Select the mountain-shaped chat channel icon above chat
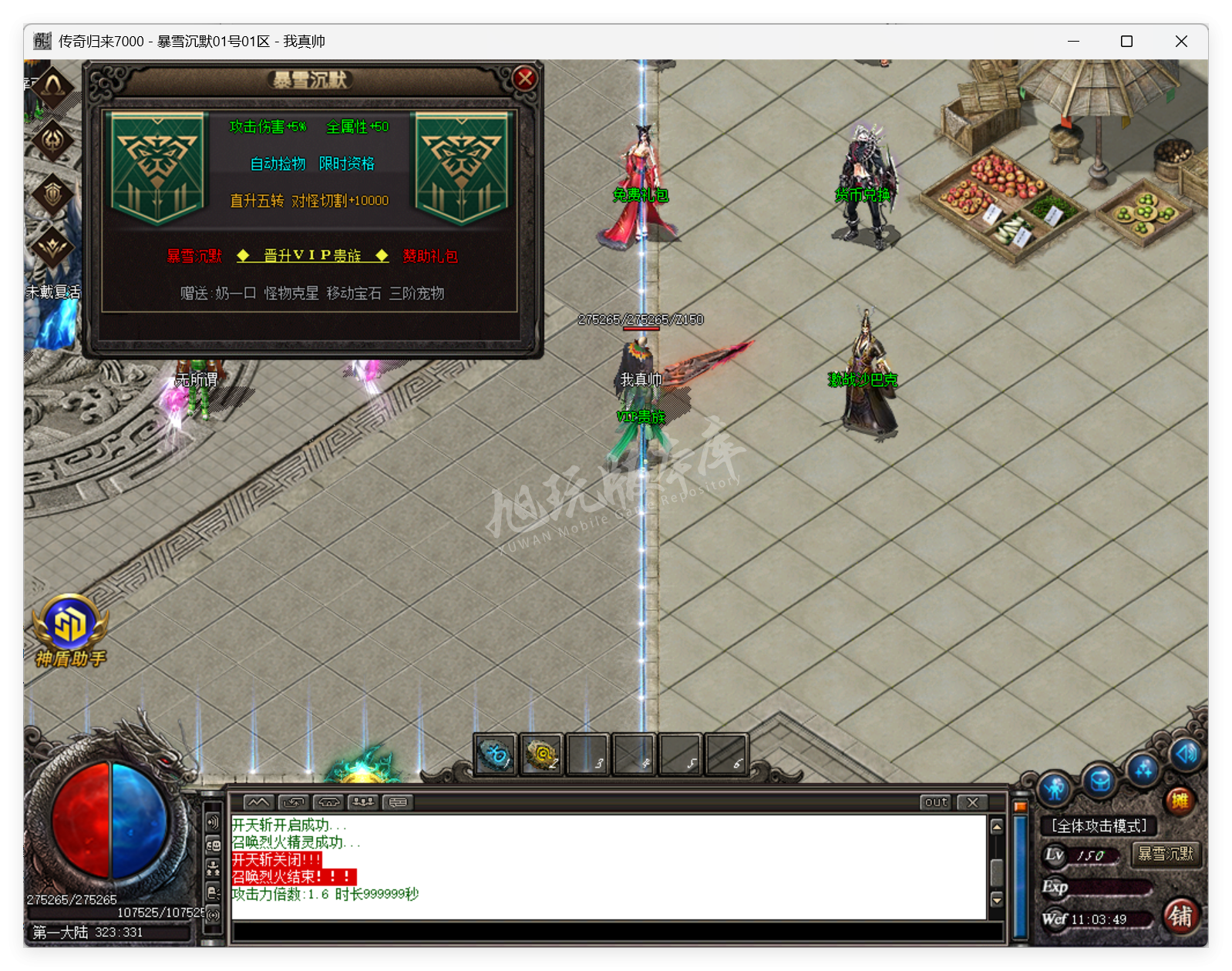This screenshot has width=1232, height=971. (x=258, y=801)
